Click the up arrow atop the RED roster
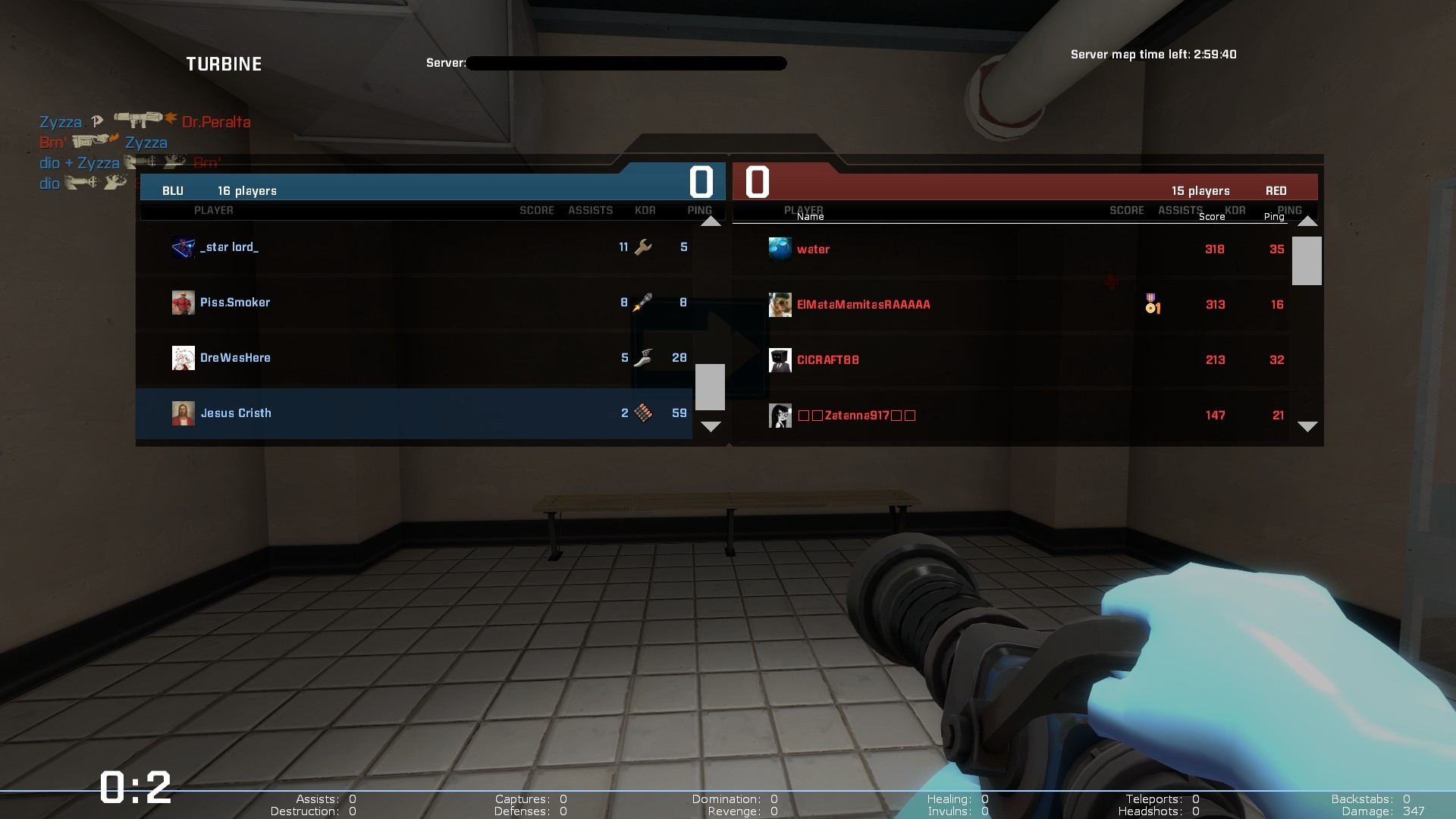 click(x=1307, y=221)
